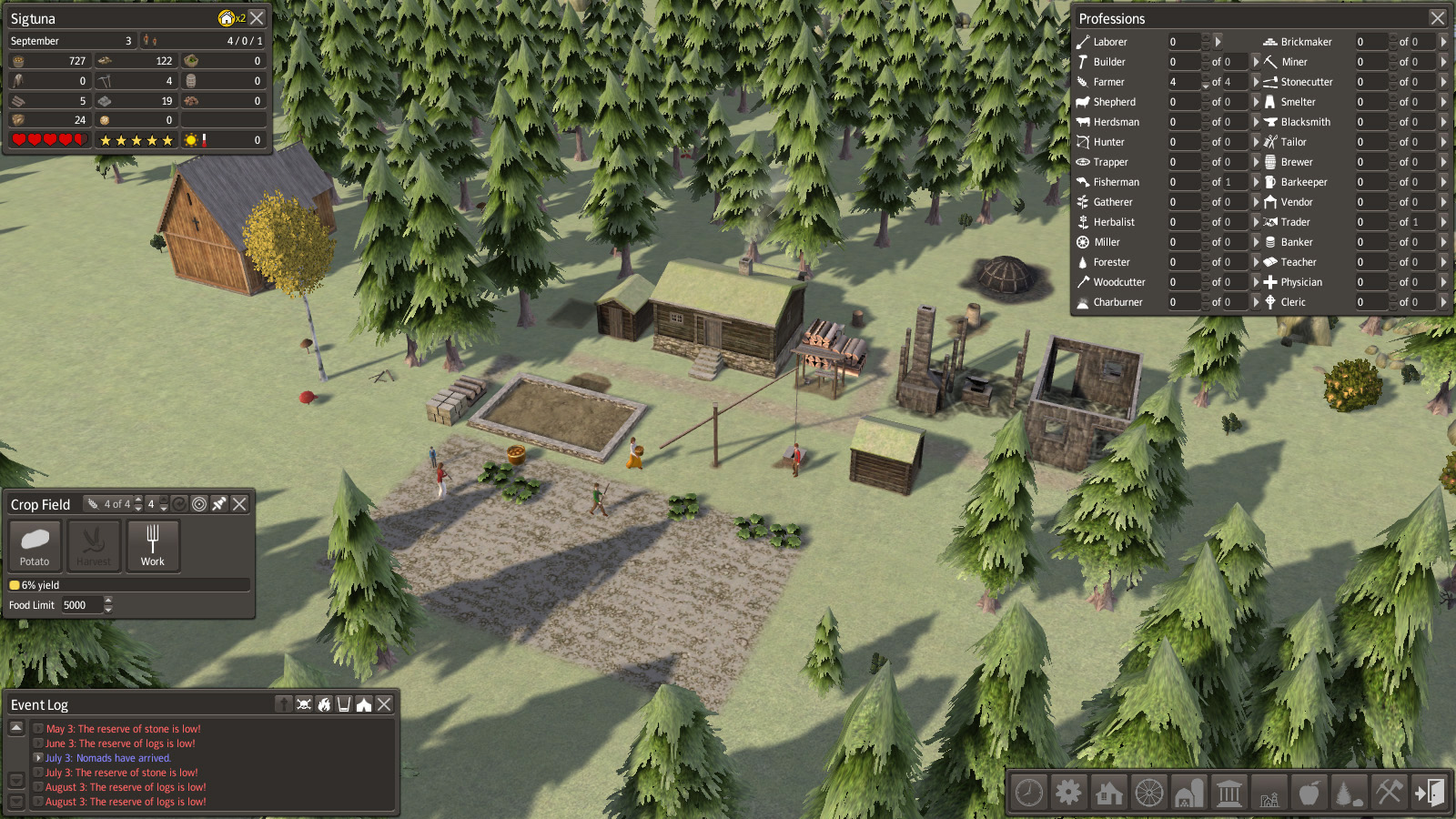Close the Crop Field panel
The width and height of the screenshot is (1456, 819).
point(239,504)
